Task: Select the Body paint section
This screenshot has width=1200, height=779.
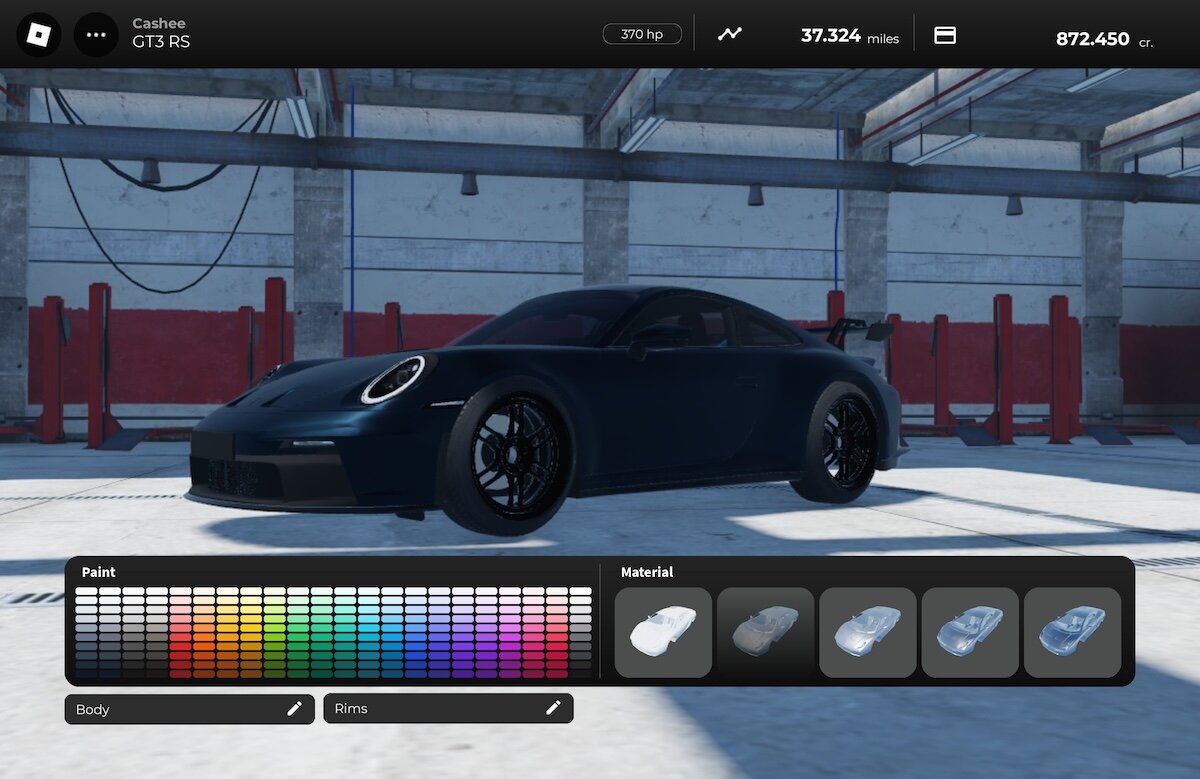Action: pyautogui.click(x=189, y=709)
